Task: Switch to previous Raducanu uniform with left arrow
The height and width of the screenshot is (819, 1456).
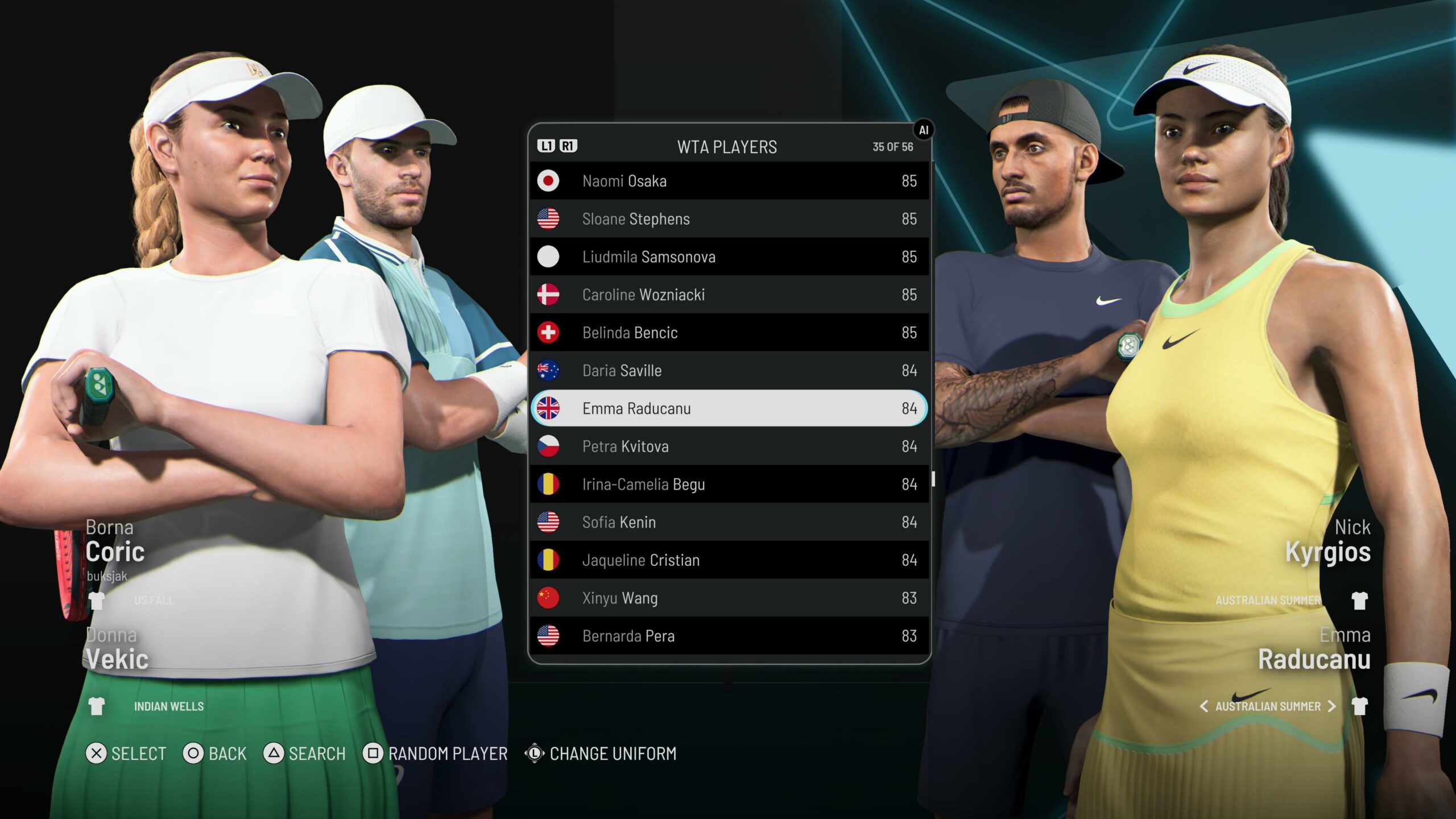Action: (1203, 706)
